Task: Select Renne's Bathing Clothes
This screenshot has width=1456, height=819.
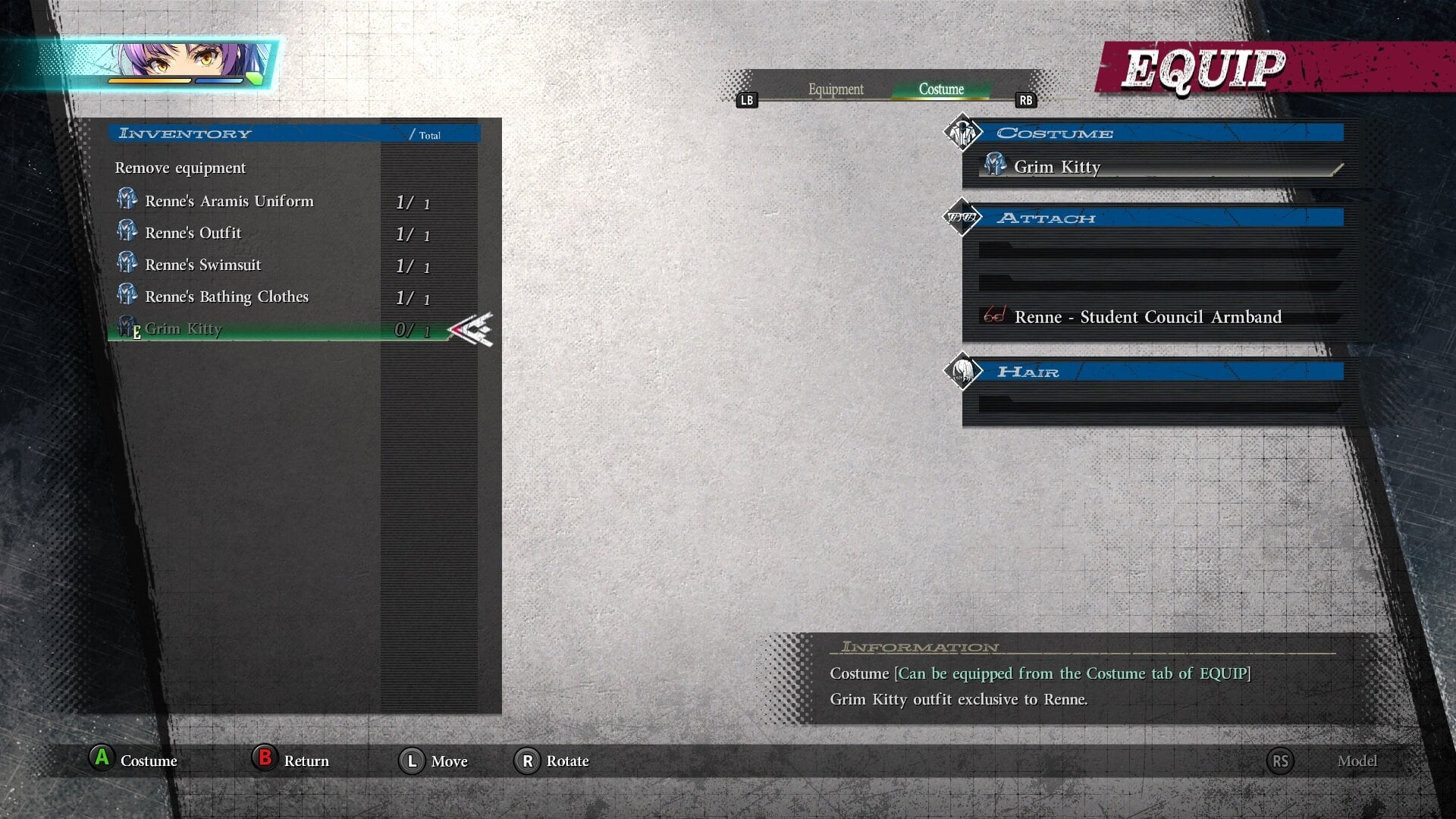Action: click(x=226, y=297)
